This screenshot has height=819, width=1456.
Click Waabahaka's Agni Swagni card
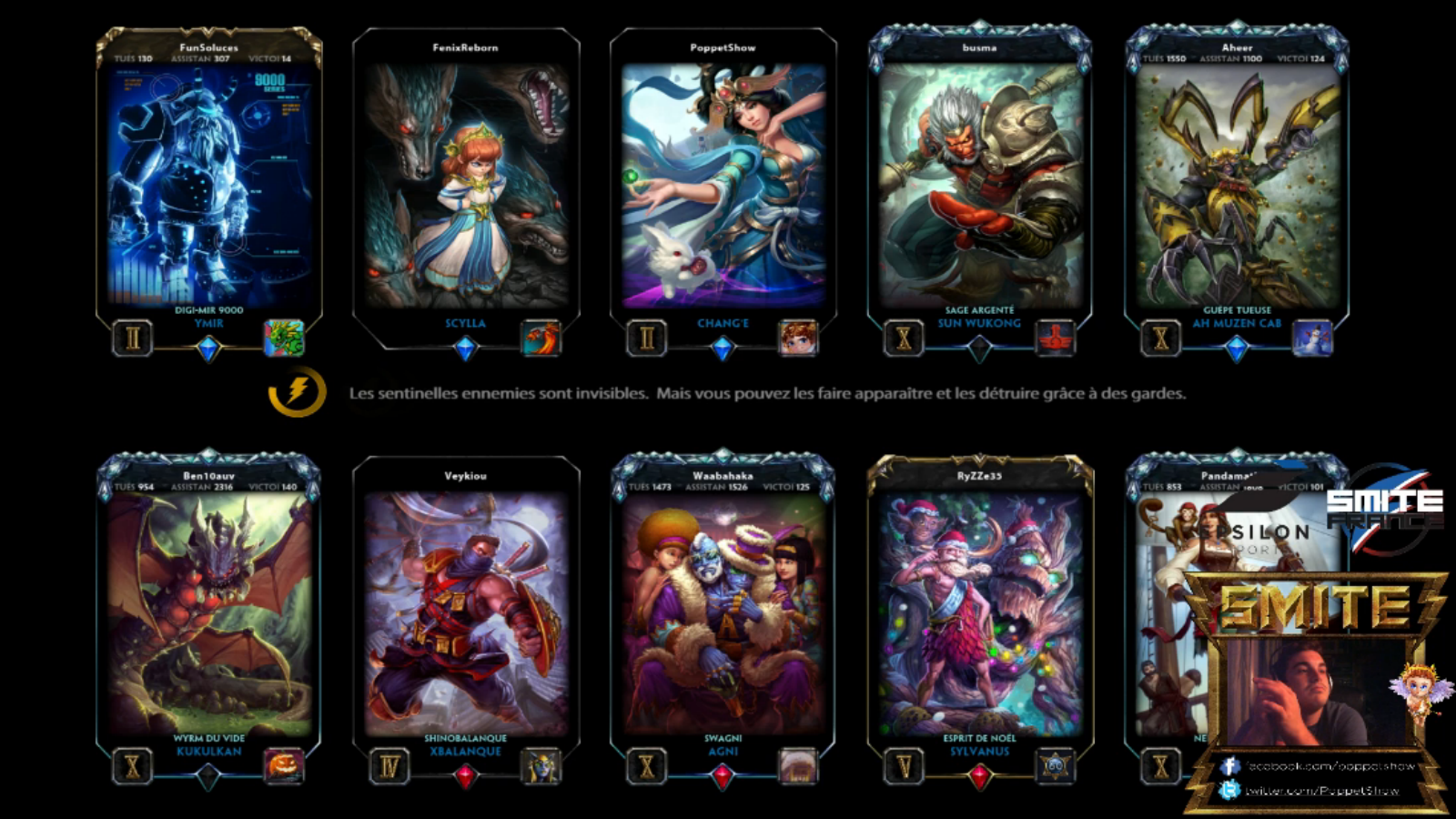point(723,614)
